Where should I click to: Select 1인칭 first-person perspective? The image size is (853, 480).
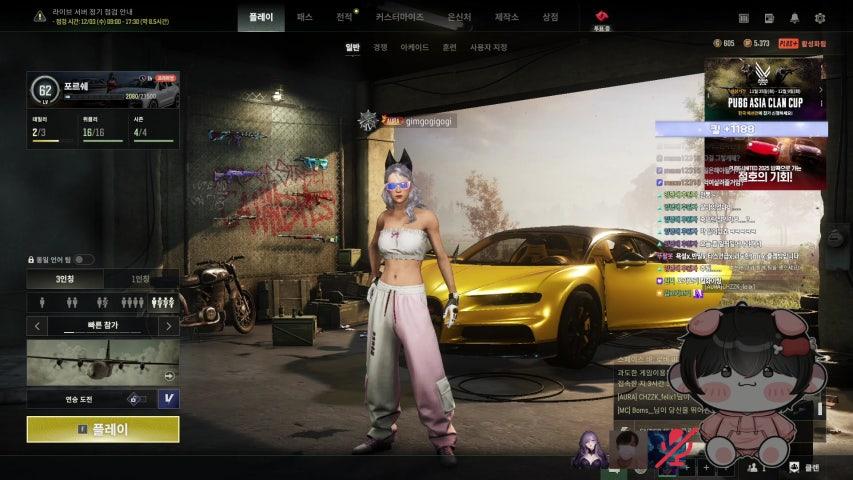(141, 279)
